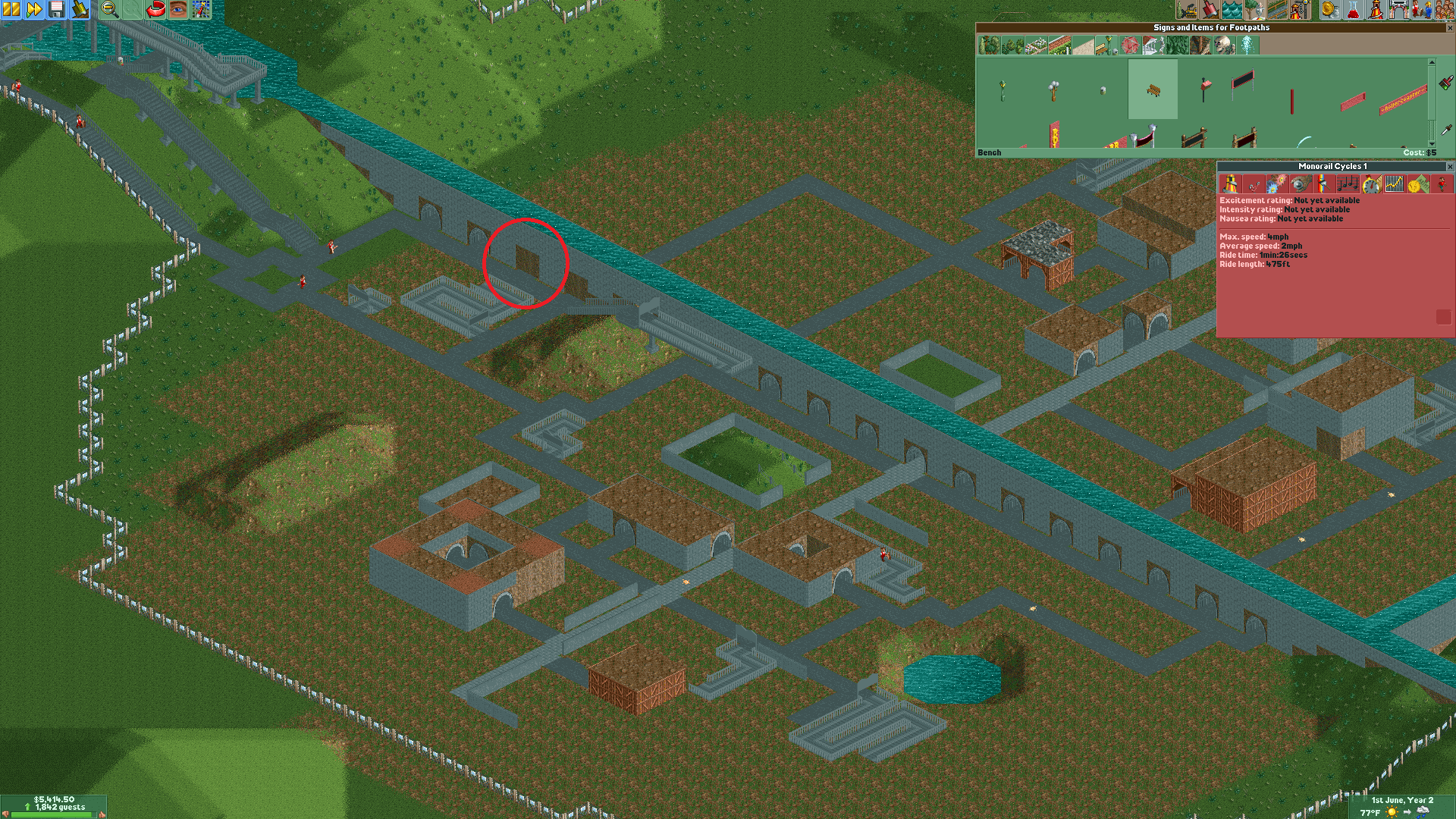The width and height of the screenshot is (1456, 819).
Task: Open the Rides list tower icon
Action: click(x=1377, y=11)
